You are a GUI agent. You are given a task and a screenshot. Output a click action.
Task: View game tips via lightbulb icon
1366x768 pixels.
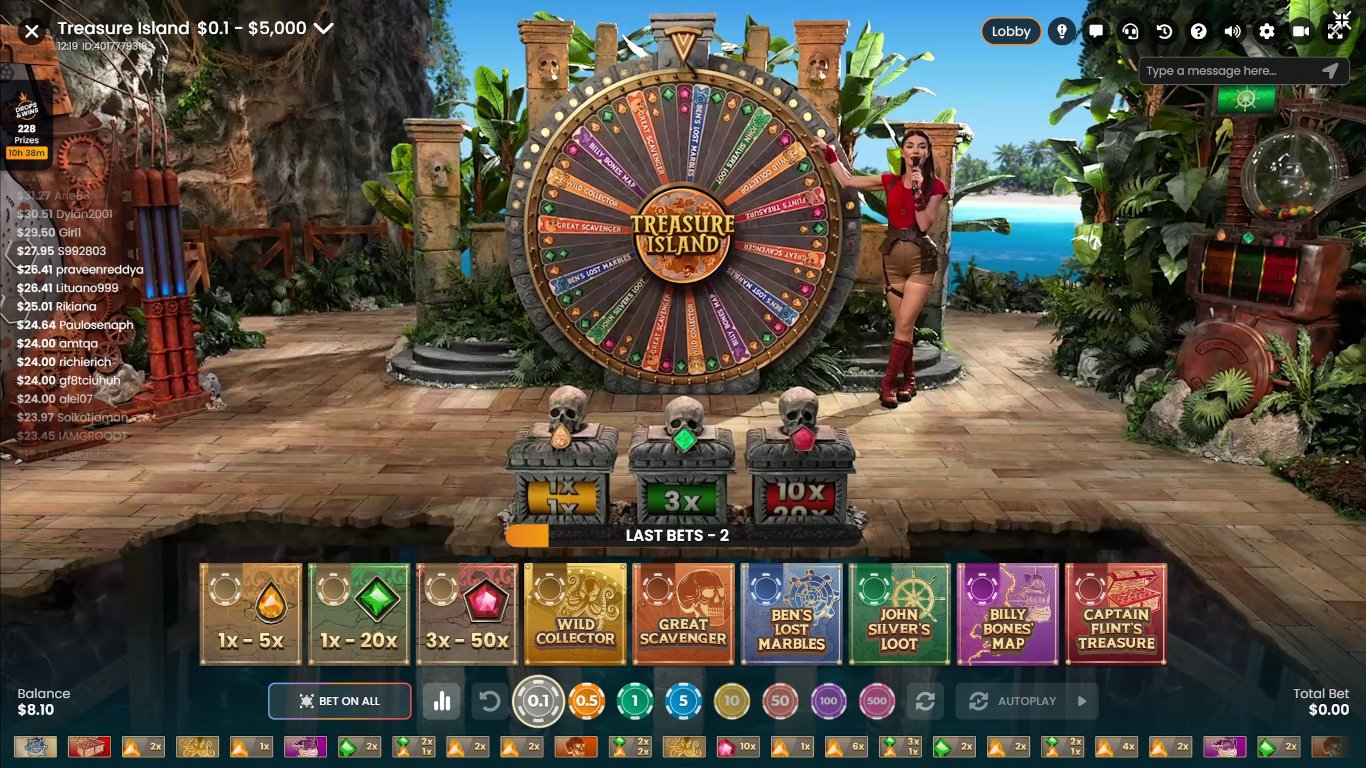point(1062,31)
